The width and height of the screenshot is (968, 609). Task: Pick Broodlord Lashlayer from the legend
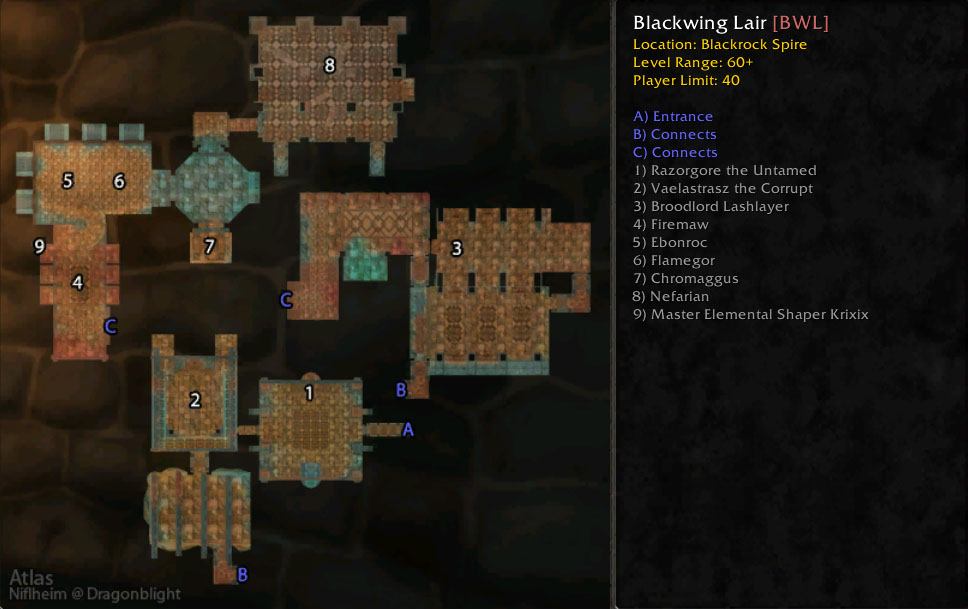[x=711, y=207]
